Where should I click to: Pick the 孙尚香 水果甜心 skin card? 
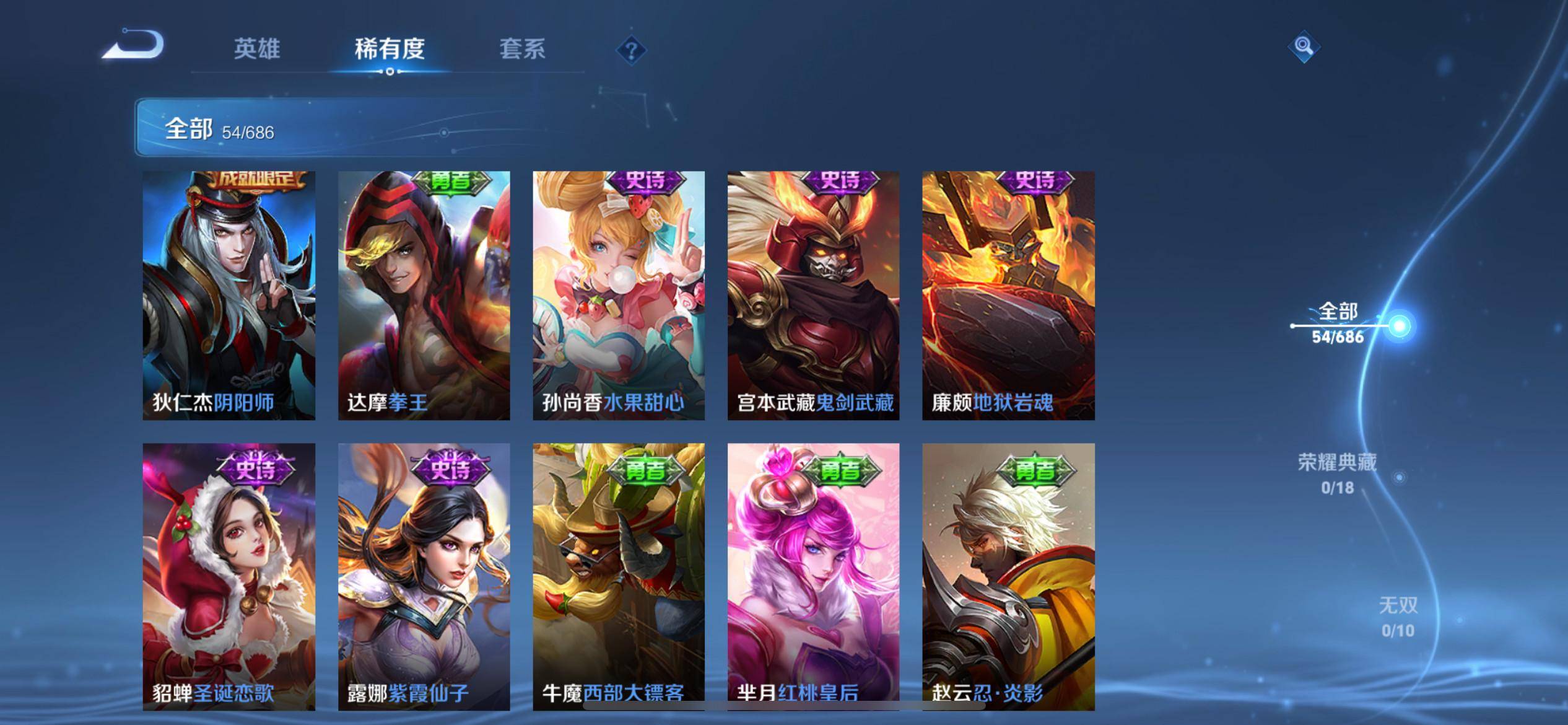click(x=618, y=296)
